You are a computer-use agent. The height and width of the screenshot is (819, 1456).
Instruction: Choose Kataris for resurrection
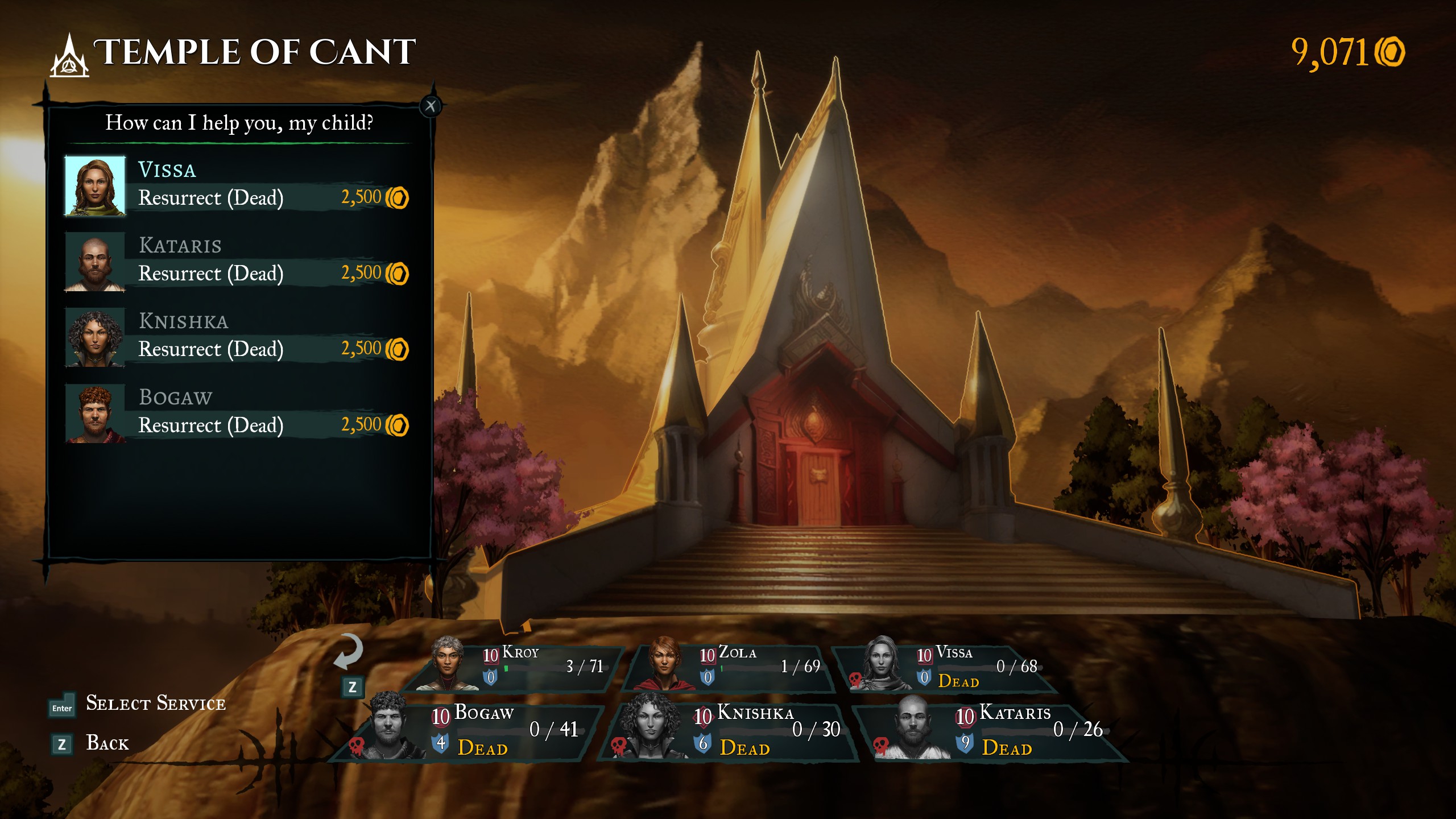pyautogui.click(x=238, y=262)
